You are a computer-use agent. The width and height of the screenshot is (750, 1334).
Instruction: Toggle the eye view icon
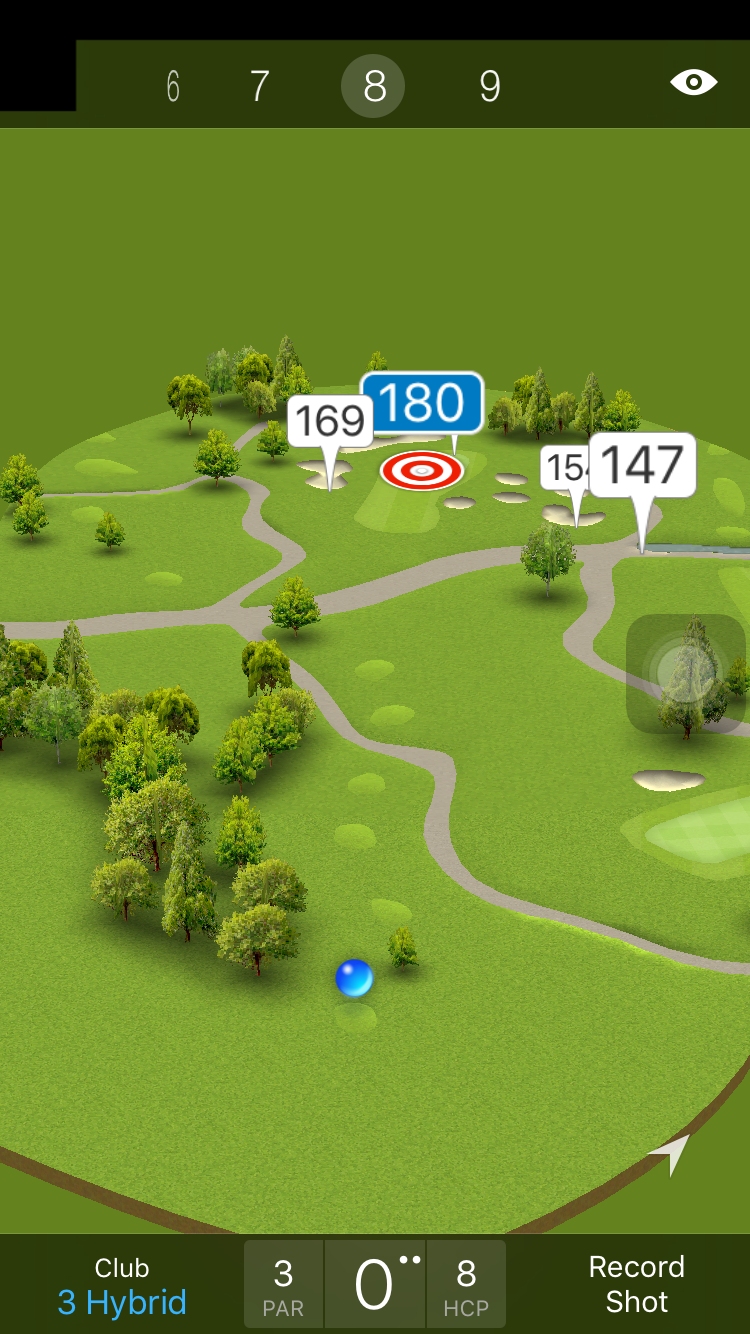point(693,82)
